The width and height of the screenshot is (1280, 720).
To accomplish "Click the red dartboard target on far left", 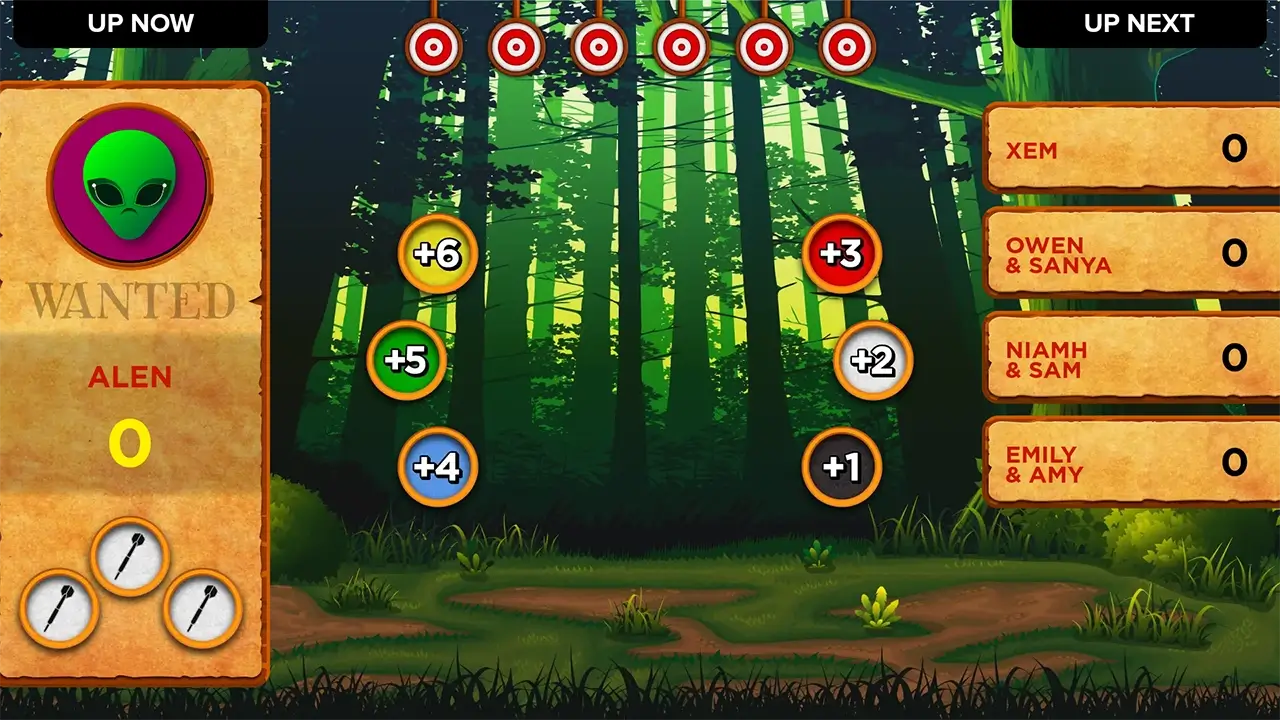I will coord(435,45).
